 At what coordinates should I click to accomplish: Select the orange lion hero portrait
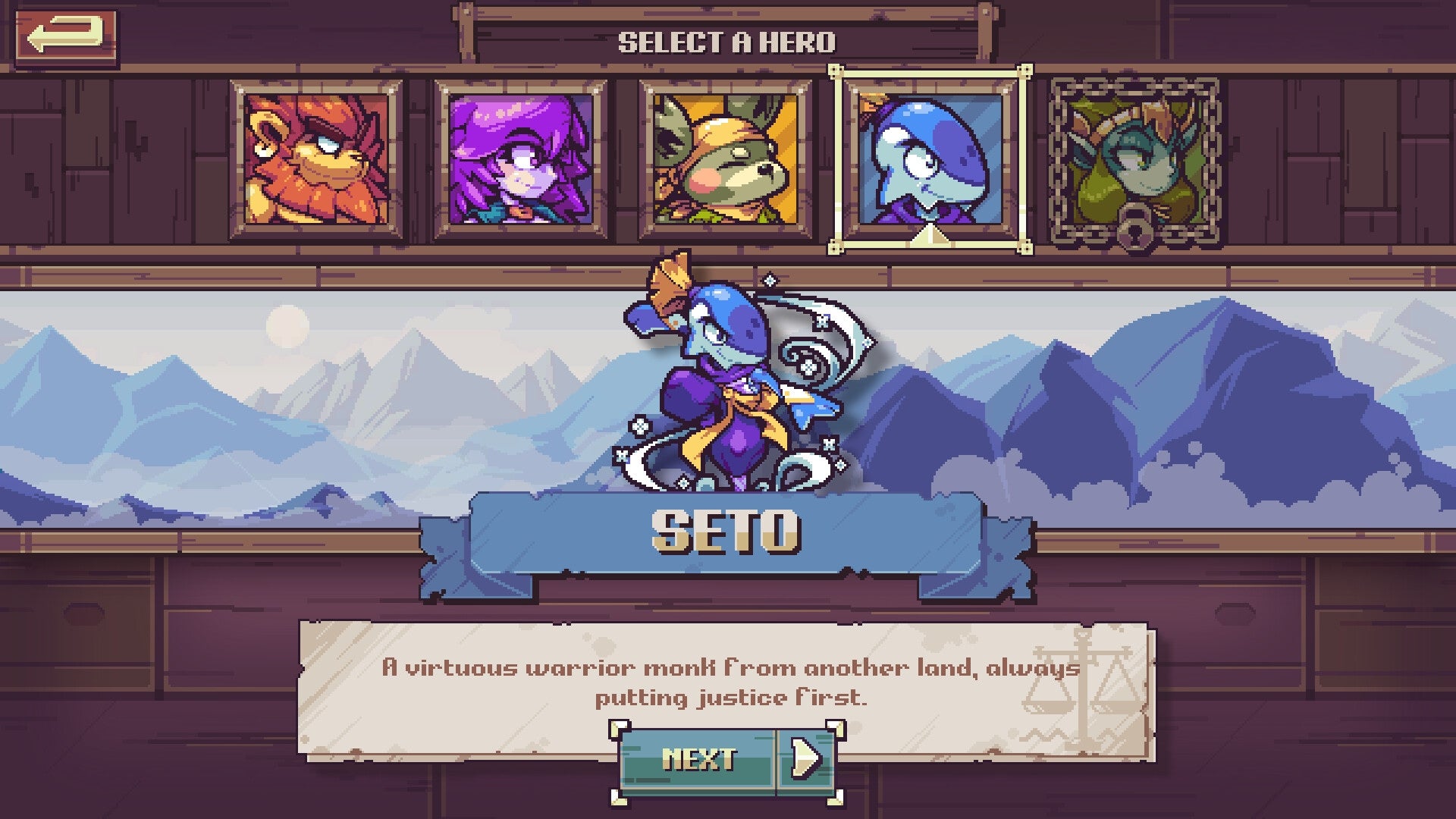(x=311, y=159)
